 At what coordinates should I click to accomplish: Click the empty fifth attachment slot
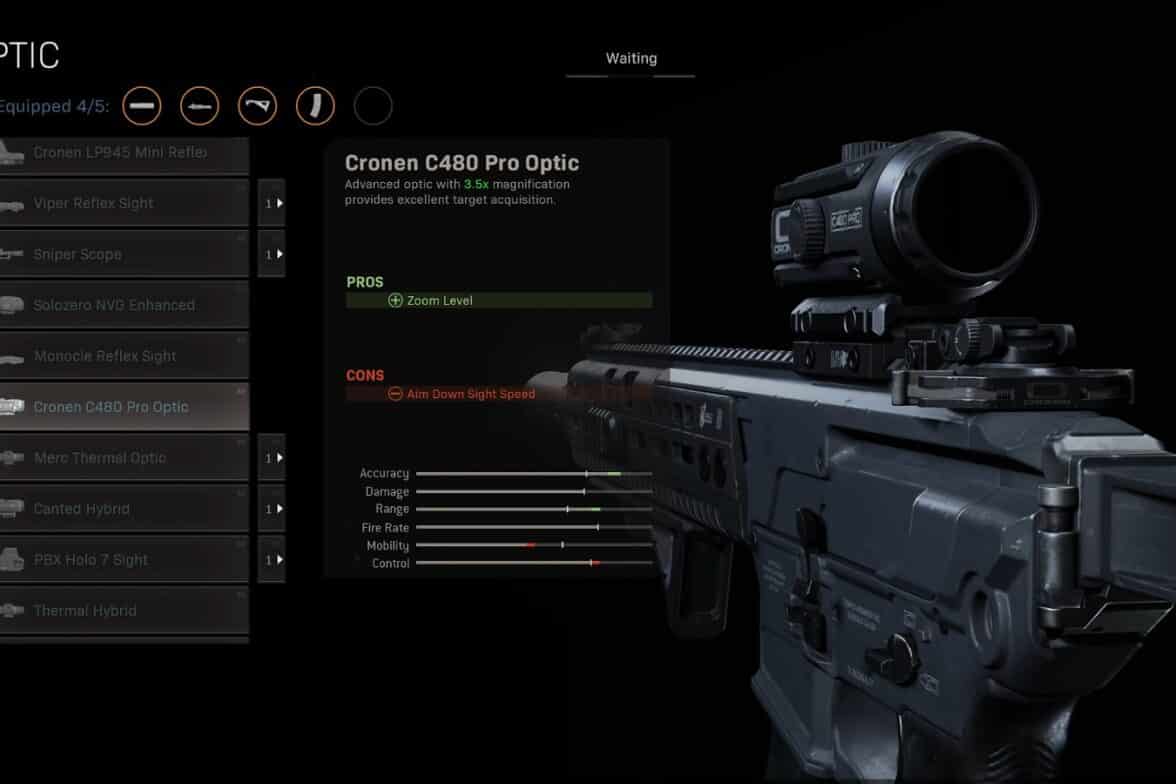373,106
